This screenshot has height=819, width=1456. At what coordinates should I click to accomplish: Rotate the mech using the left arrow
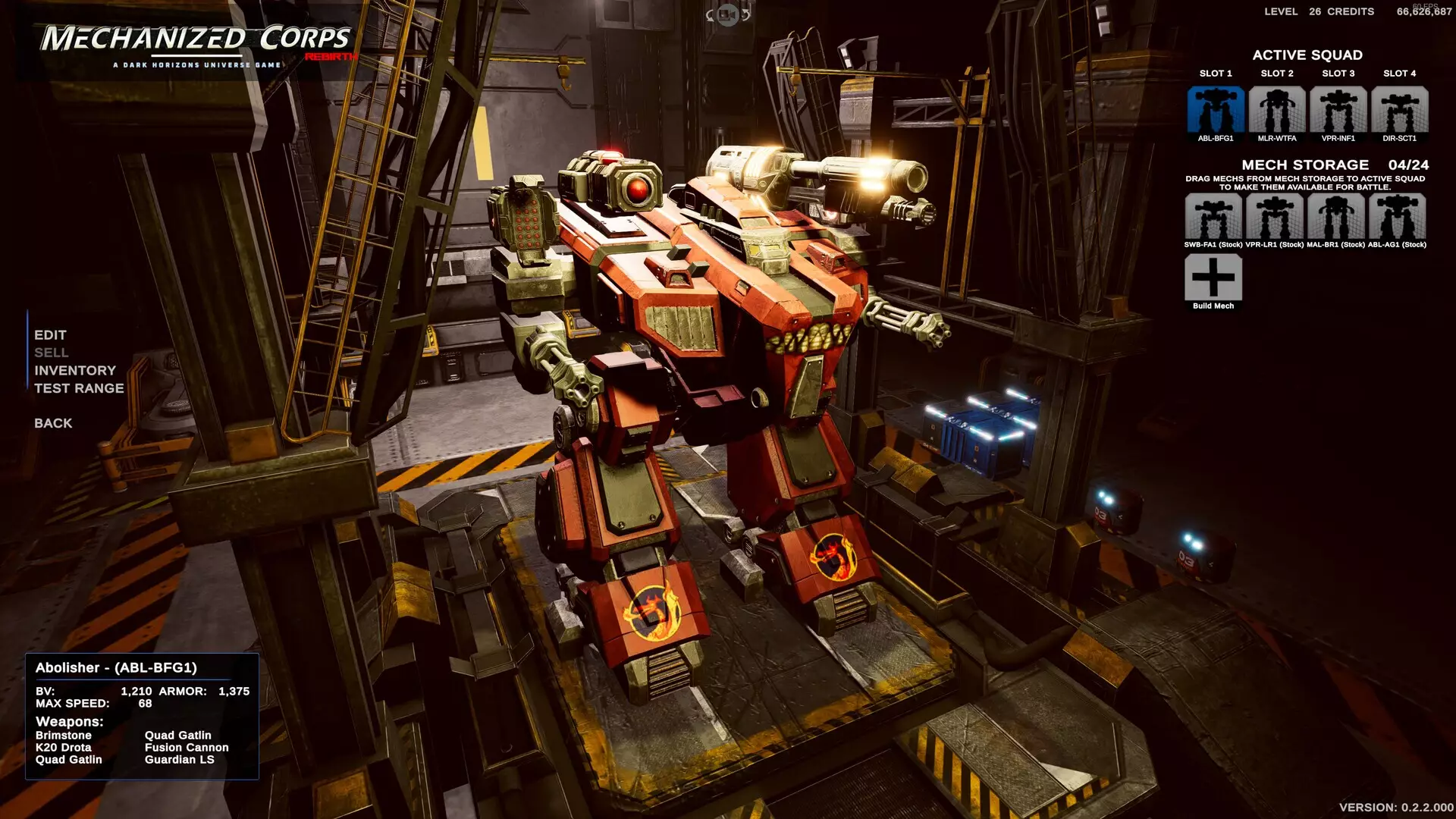(x=710, y=15)
